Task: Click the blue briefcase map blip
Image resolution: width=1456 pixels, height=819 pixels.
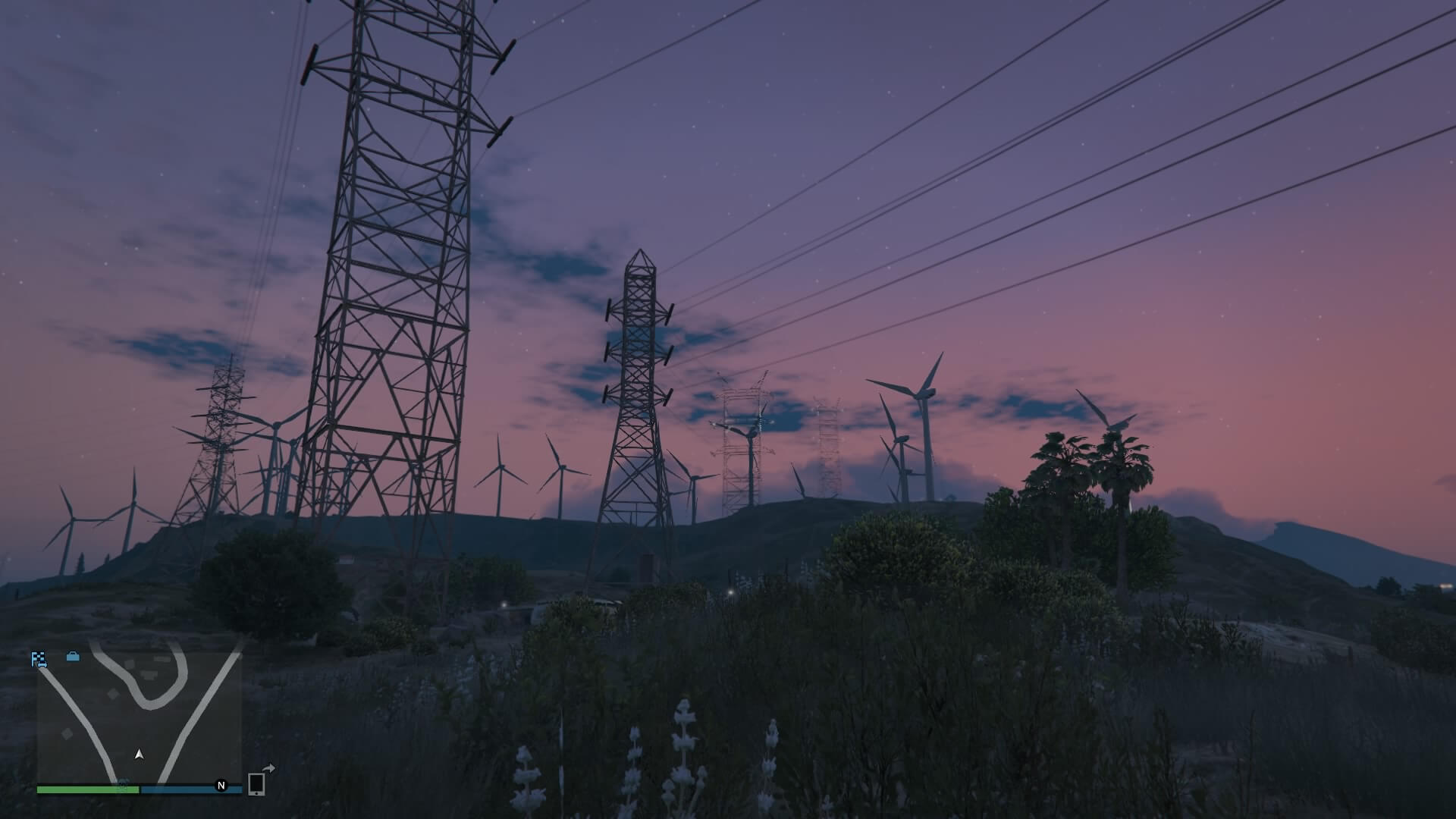Action: pos(73,657)
